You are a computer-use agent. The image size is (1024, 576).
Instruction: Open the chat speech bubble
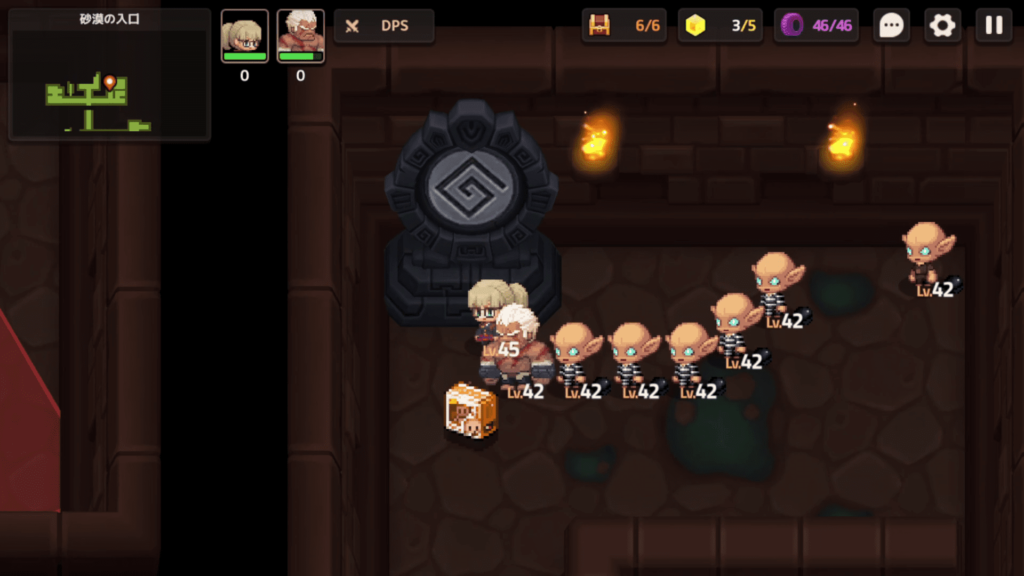pos(891,26)
